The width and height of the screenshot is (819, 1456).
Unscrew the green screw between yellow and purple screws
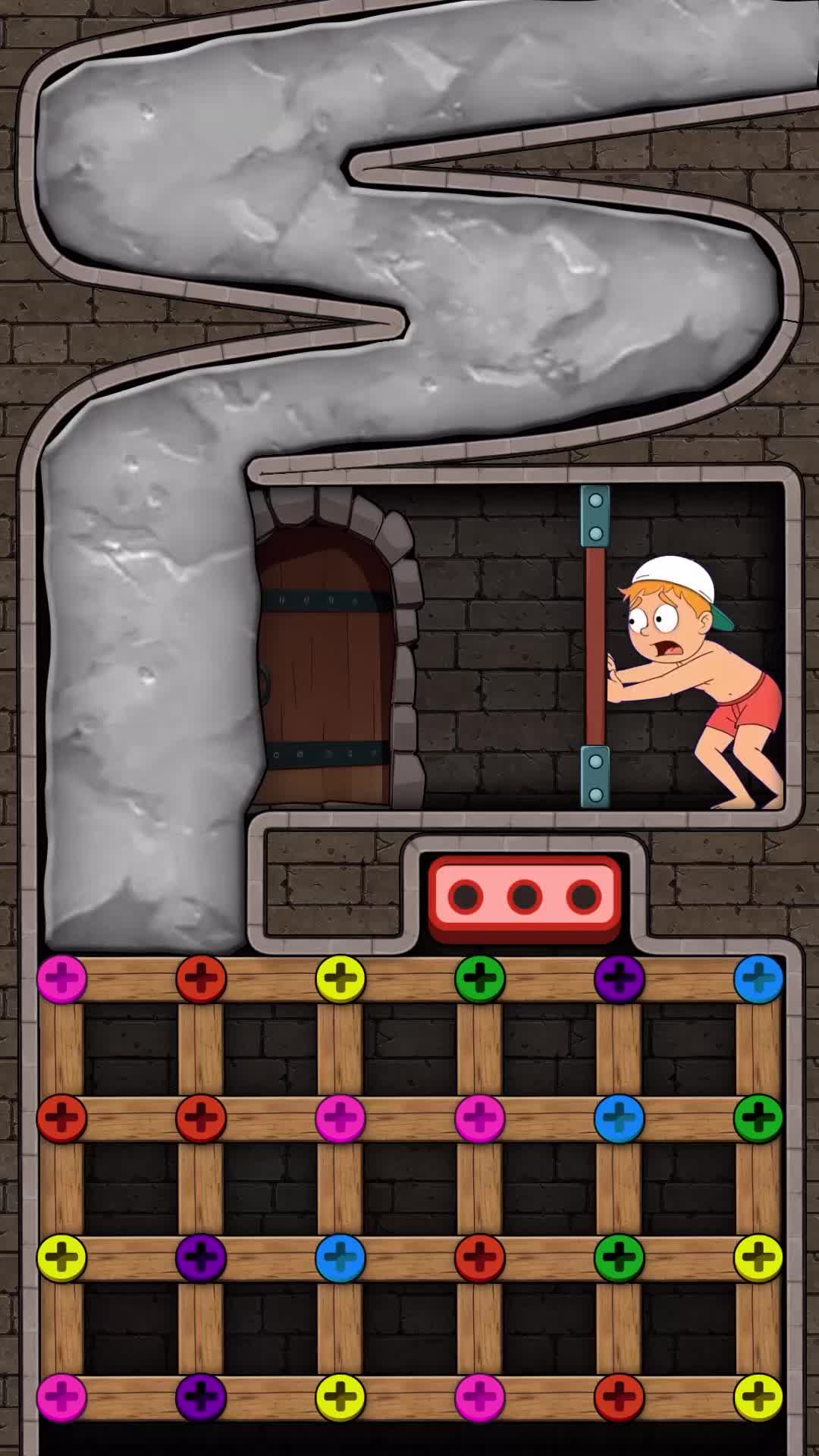[480, 978]
